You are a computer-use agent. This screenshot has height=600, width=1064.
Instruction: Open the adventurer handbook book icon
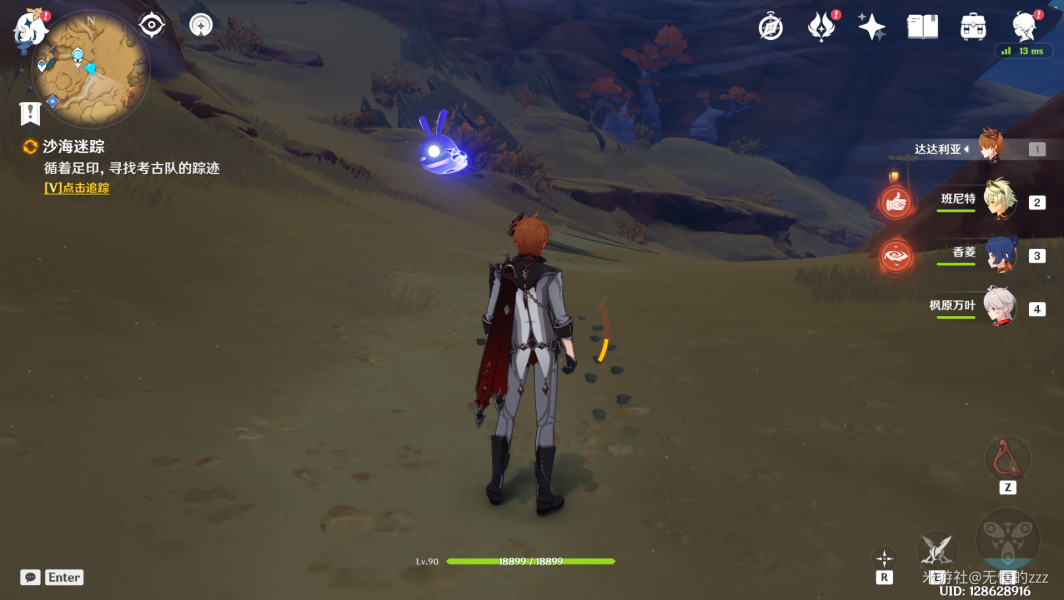pyautogui.click(x=922, y=27)
